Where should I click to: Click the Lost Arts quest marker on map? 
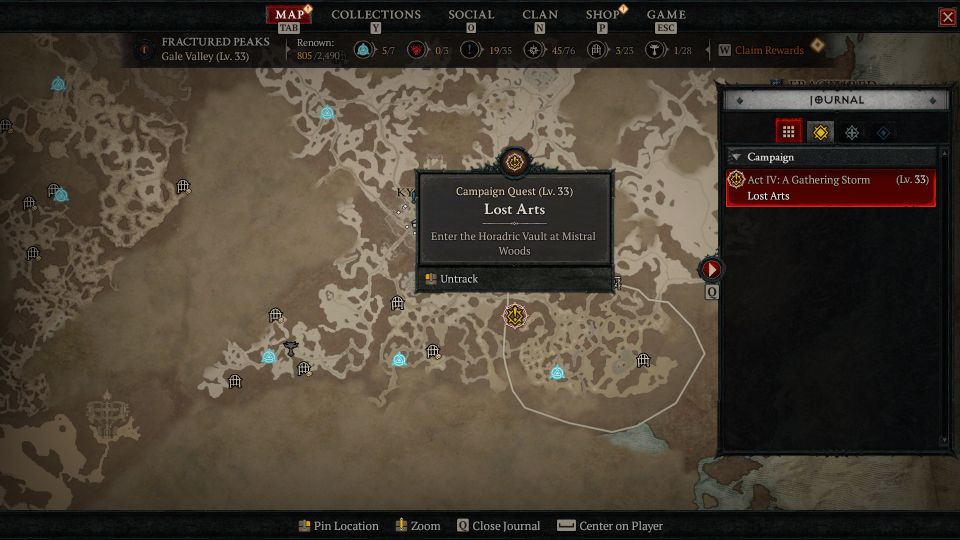click(x=515, y=316)
